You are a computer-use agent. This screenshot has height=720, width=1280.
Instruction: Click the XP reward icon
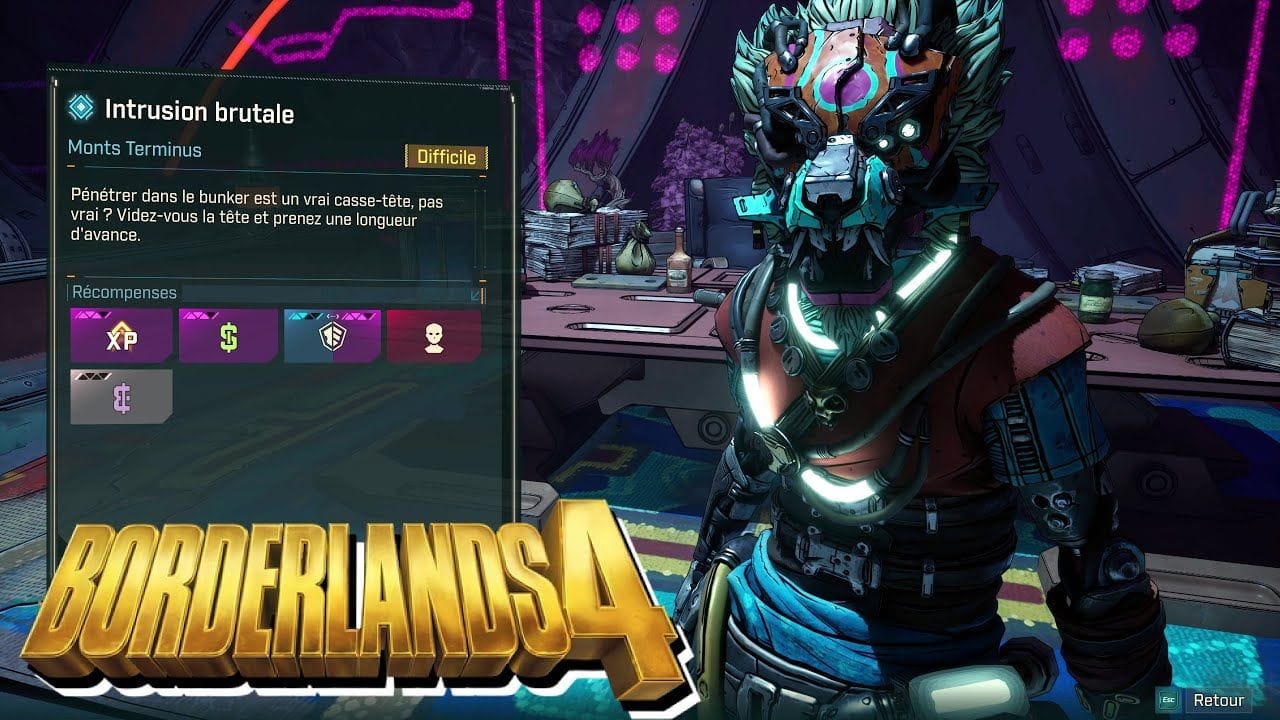tap(121, 336)
